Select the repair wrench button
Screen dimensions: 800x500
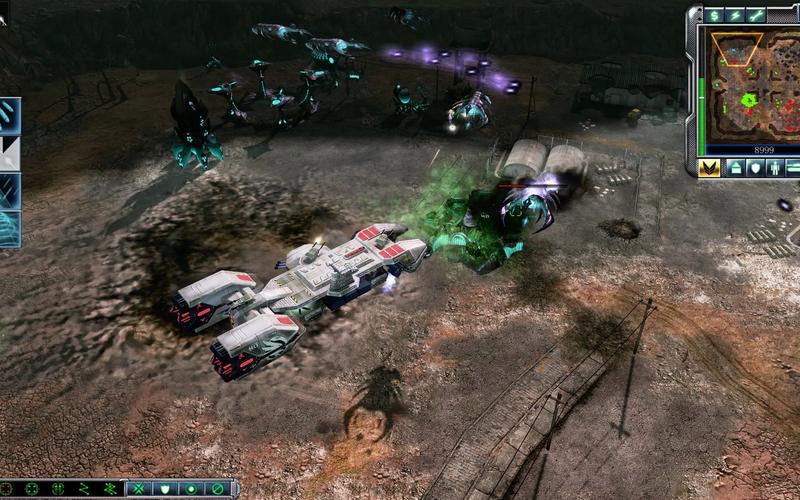click(756, 15)
